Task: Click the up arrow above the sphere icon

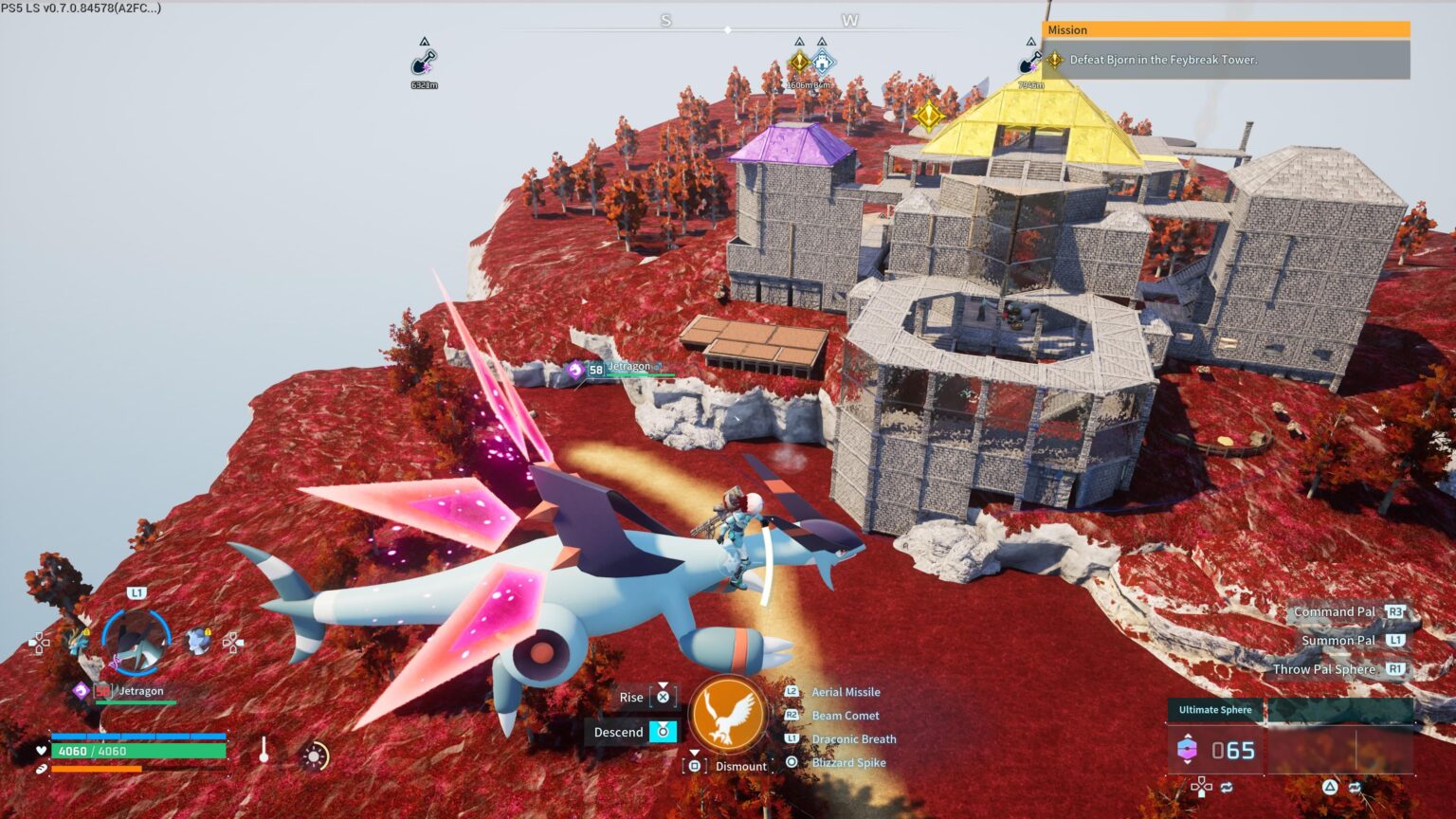Action: 1188,737
